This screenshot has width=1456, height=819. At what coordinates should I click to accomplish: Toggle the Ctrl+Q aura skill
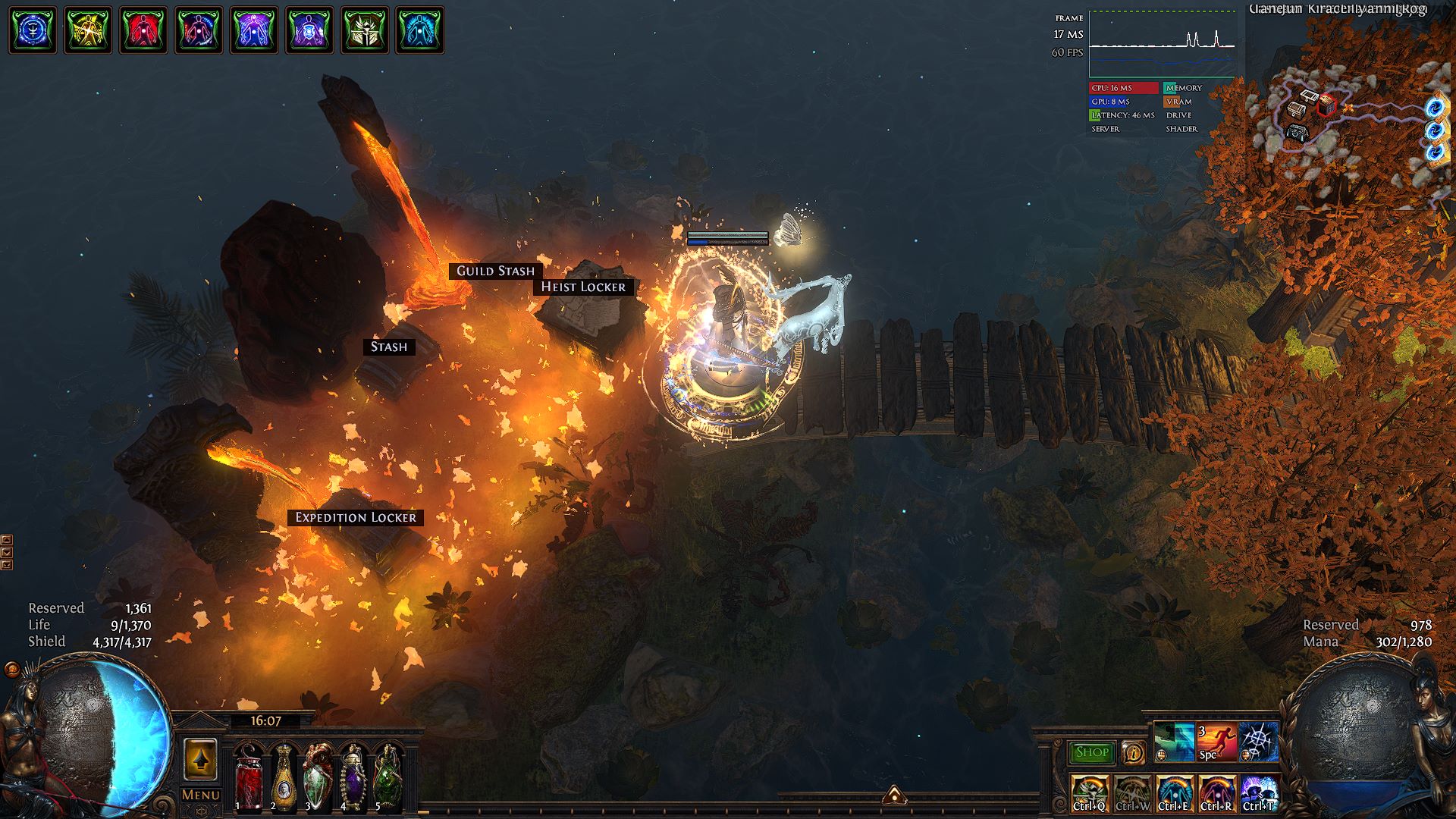(x=1090, y=793)
